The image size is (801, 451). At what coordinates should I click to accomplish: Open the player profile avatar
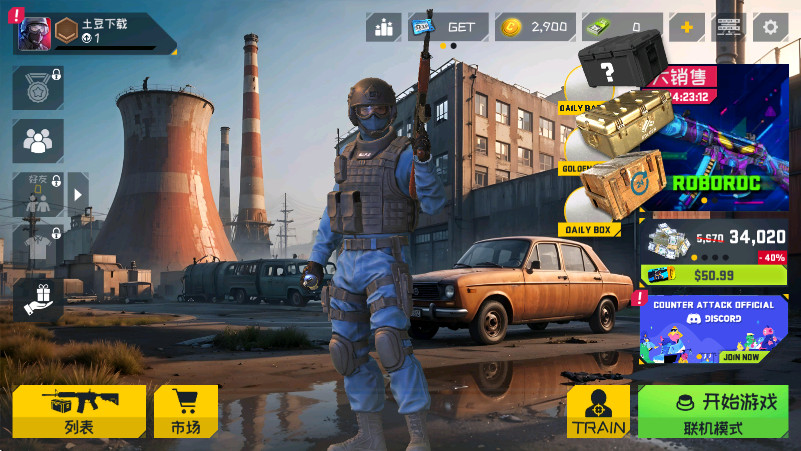coord(34,34)
